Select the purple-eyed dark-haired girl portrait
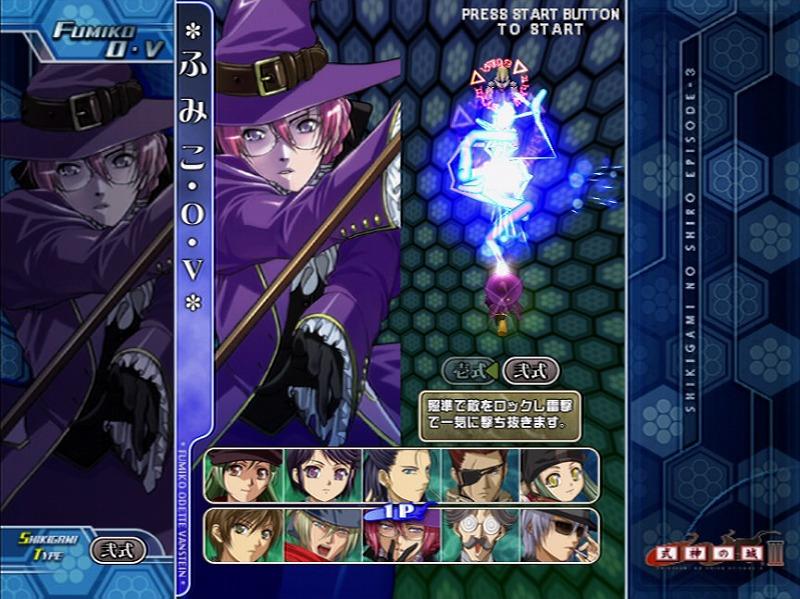800x599 pixels. (x=322, y=474)
